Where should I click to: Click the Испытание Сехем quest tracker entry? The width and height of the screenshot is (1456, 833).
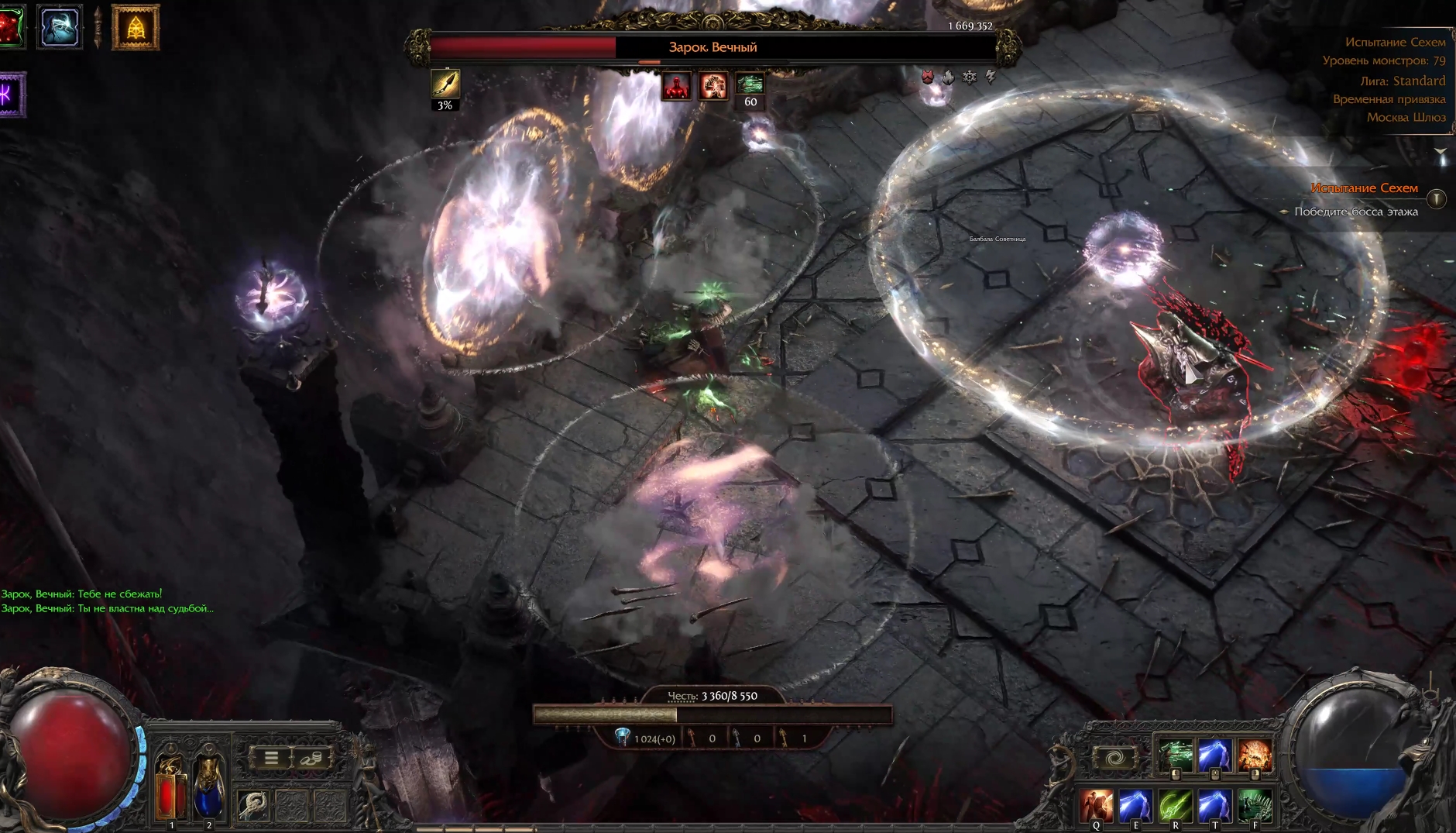point(1364,188)
